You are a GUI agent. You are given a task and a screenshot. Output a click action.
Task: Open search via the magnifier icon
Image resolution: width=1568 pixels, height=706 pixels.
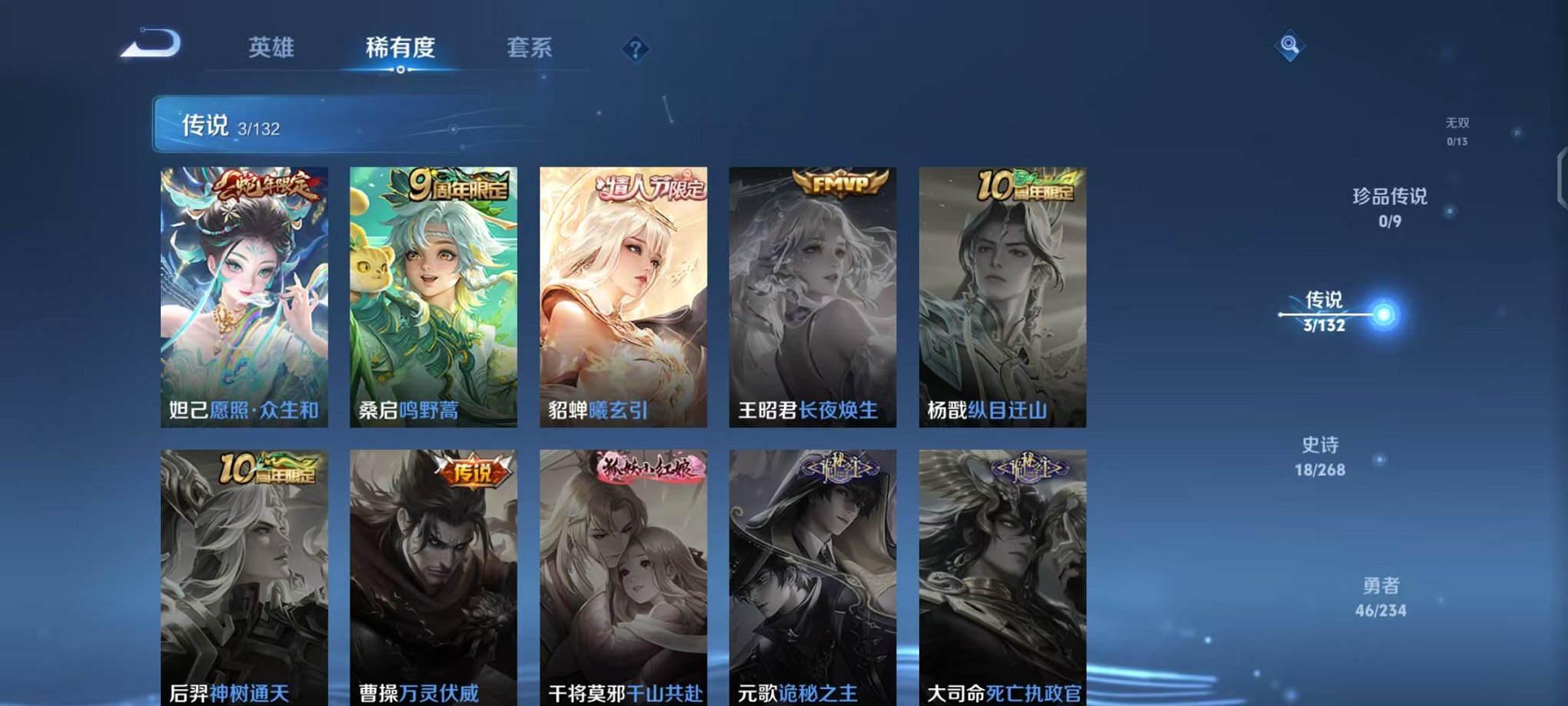pyautogui.click(x=1291, y=46)
